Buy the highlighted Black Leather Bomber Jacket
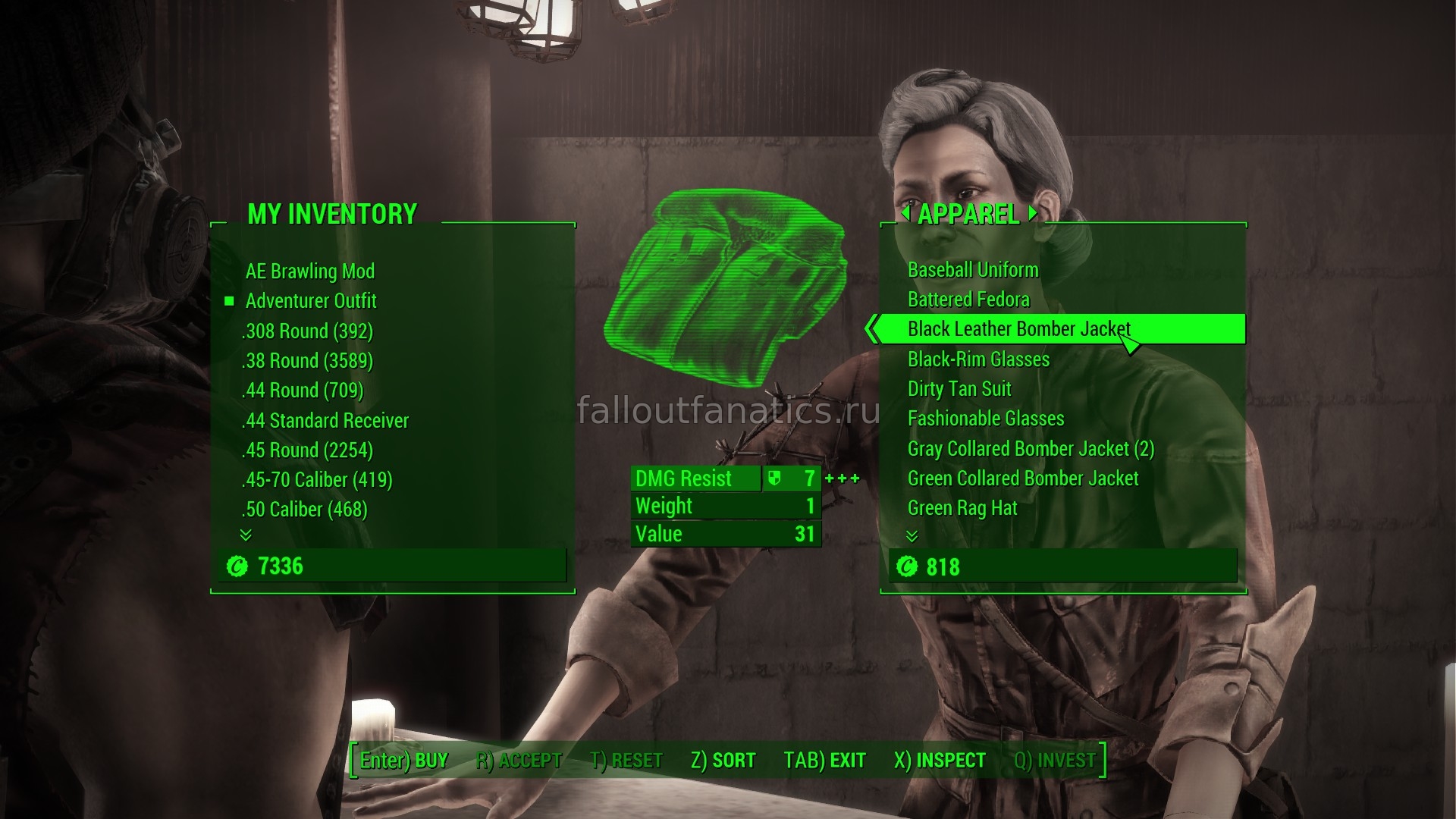Screen dimensions: 1456x819 tap(1018, 329)
